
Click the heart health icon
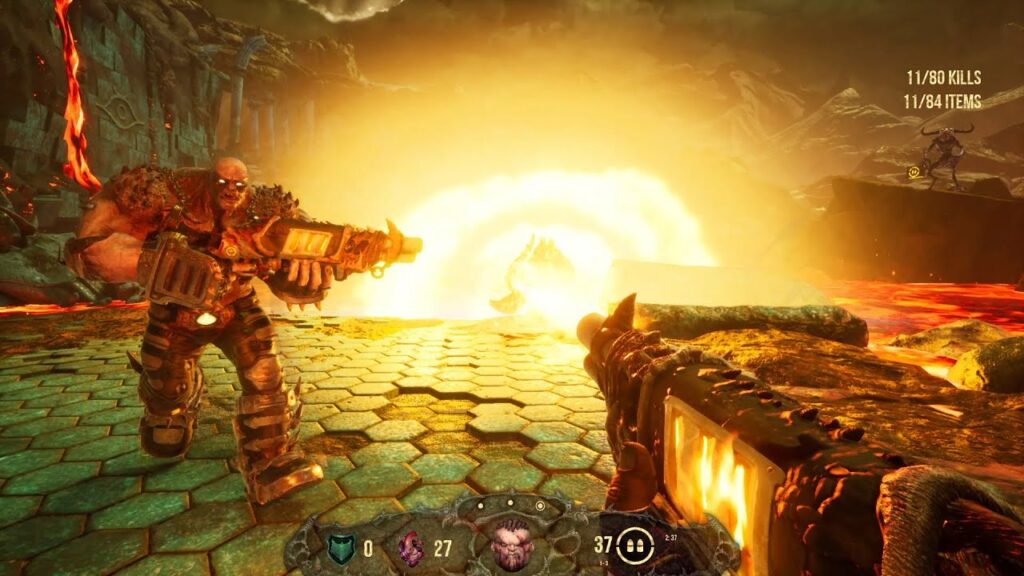click(x=410, y=547)
